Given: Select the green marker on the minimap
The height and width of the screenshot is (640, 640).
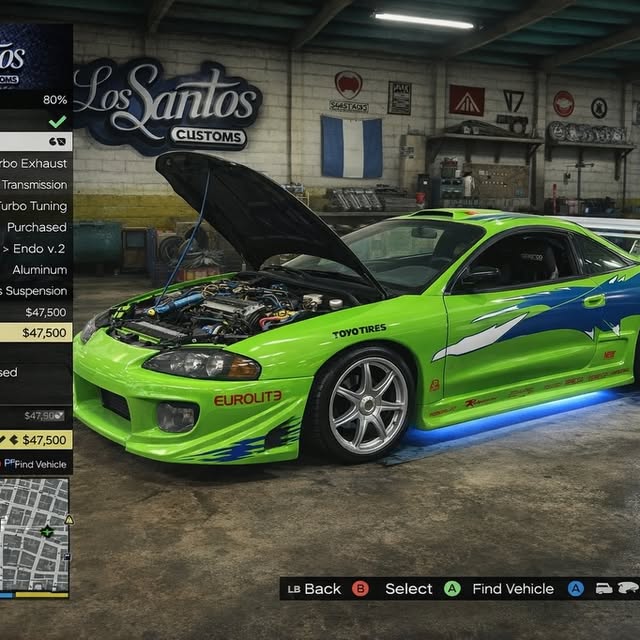Looking at the screenshot, I should pos(47,531).
